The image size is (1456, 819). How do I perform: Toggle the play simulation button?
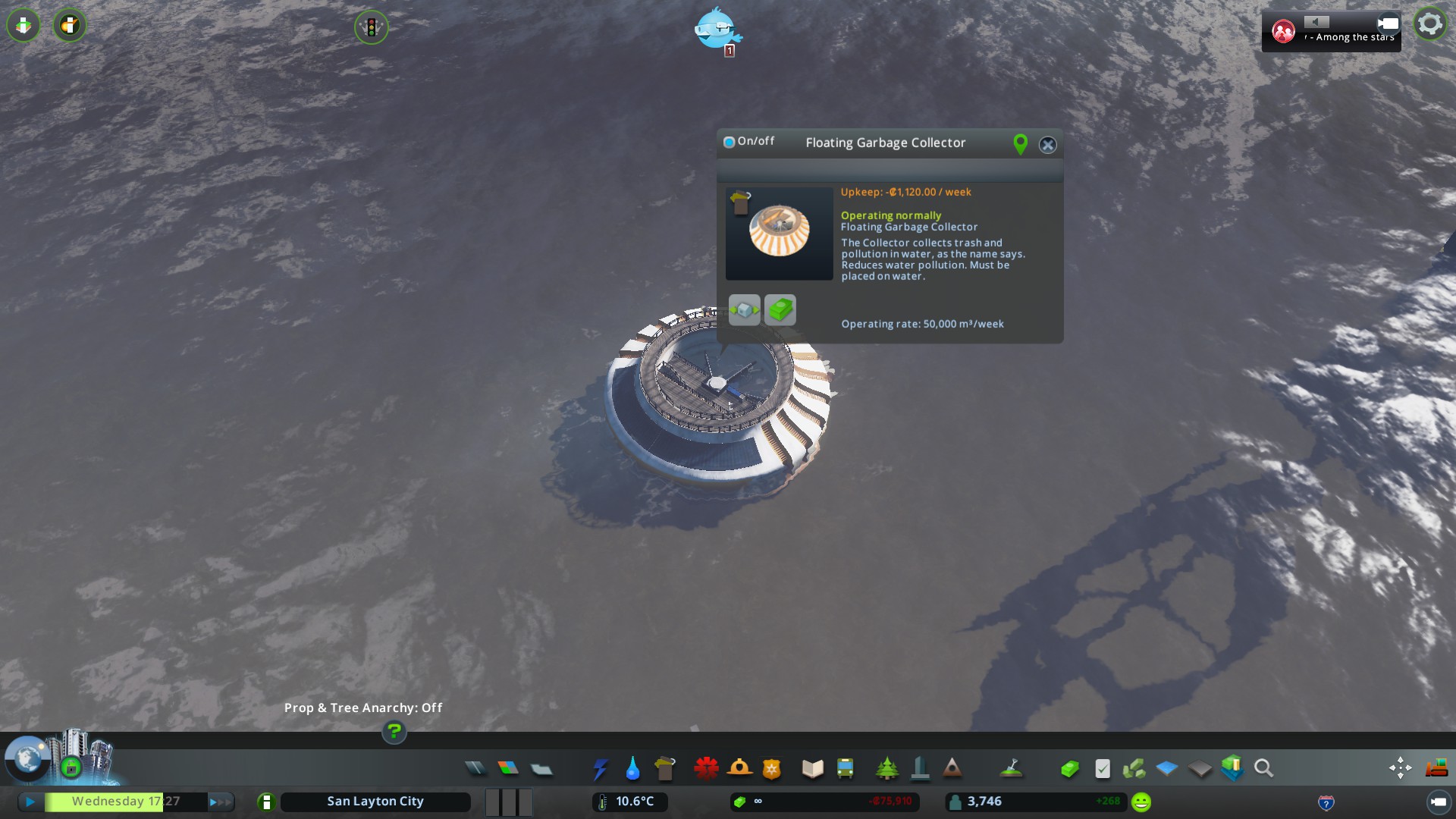[30, 802]
